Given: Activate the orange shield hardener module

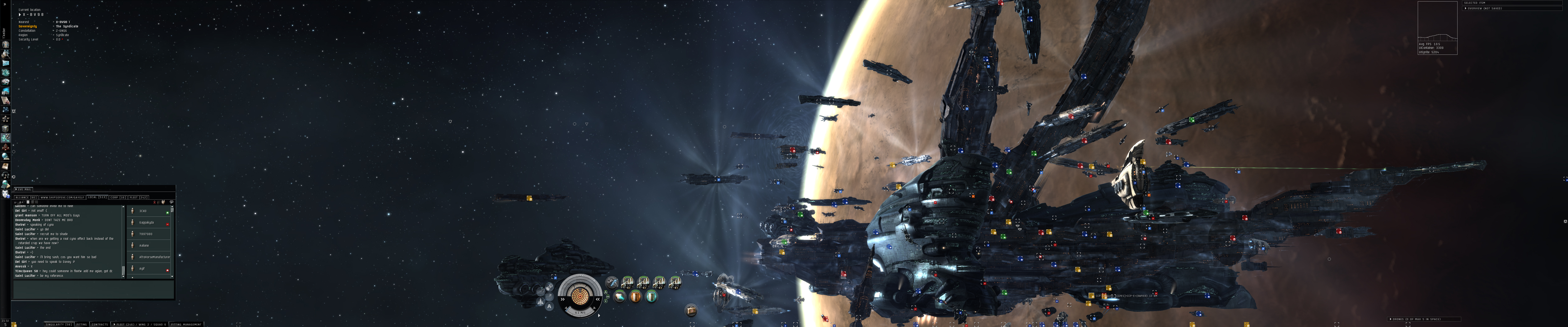Looking at the screenshot, I should point(636,297).
